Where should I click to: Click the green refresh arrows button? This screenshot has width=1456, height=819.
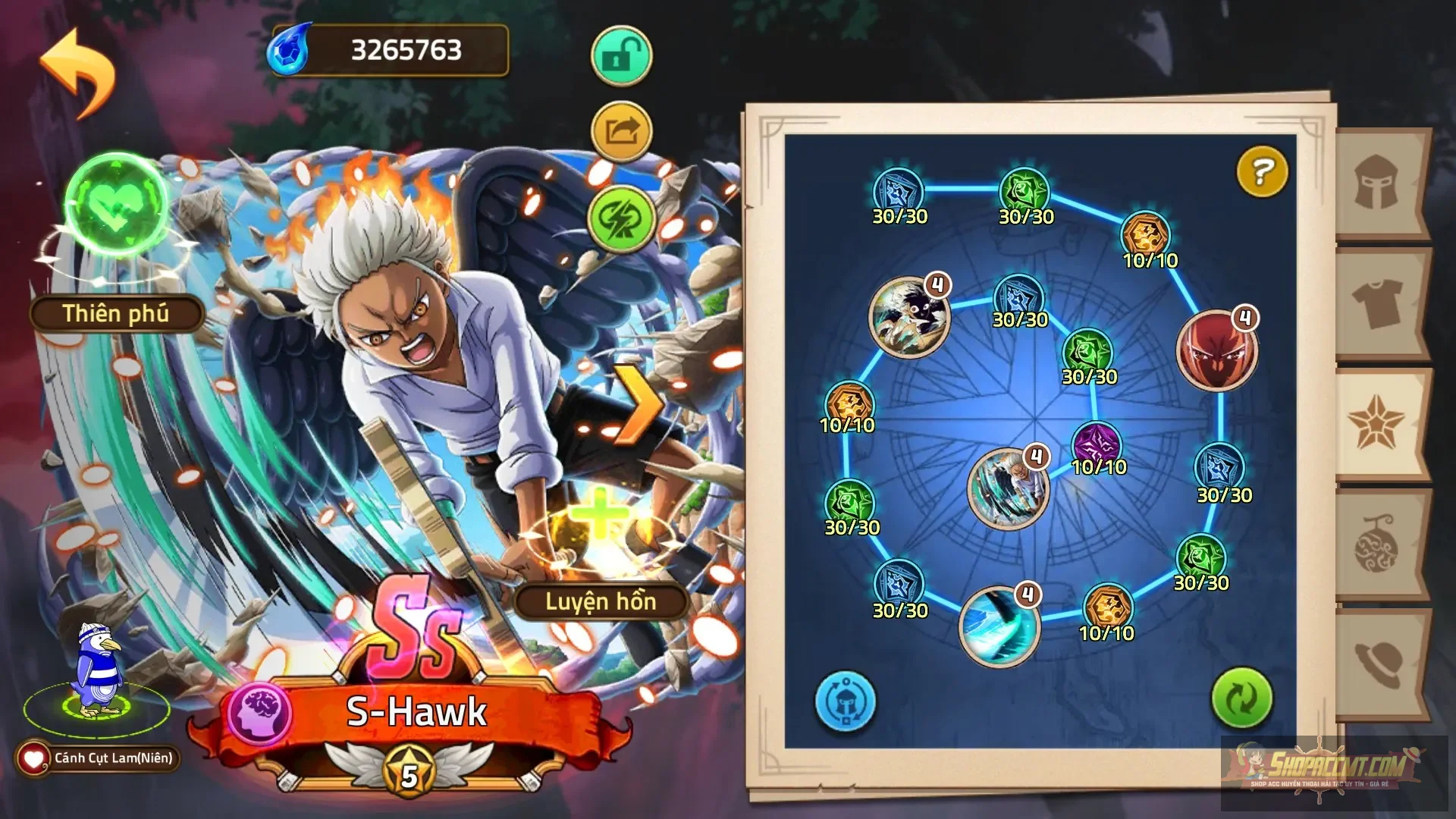[1241, 698]
